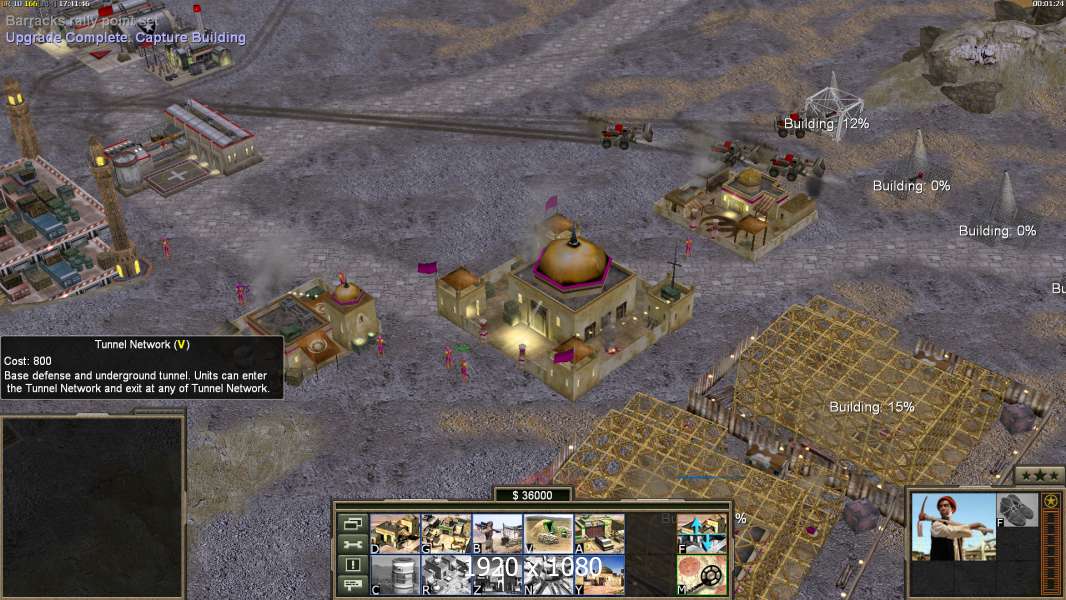1066x600 pixels.
Task: Select the Tunnel Network build icon (V)
Action: [549, 533]
